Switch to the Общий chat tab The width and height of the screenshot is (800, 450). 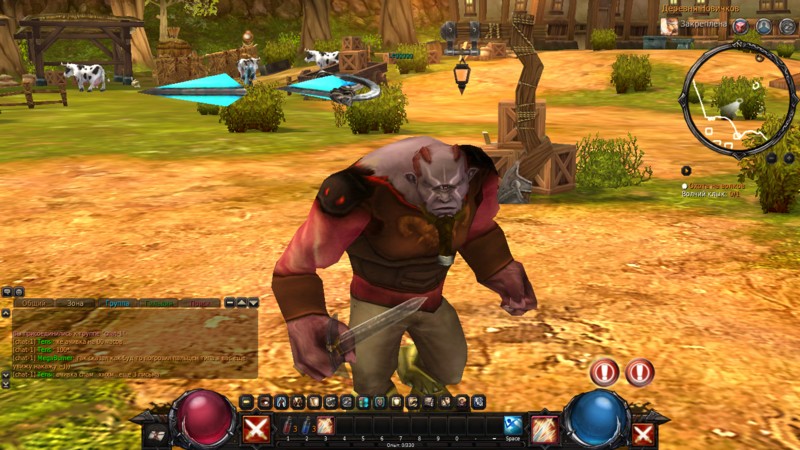tap(34, 302)
